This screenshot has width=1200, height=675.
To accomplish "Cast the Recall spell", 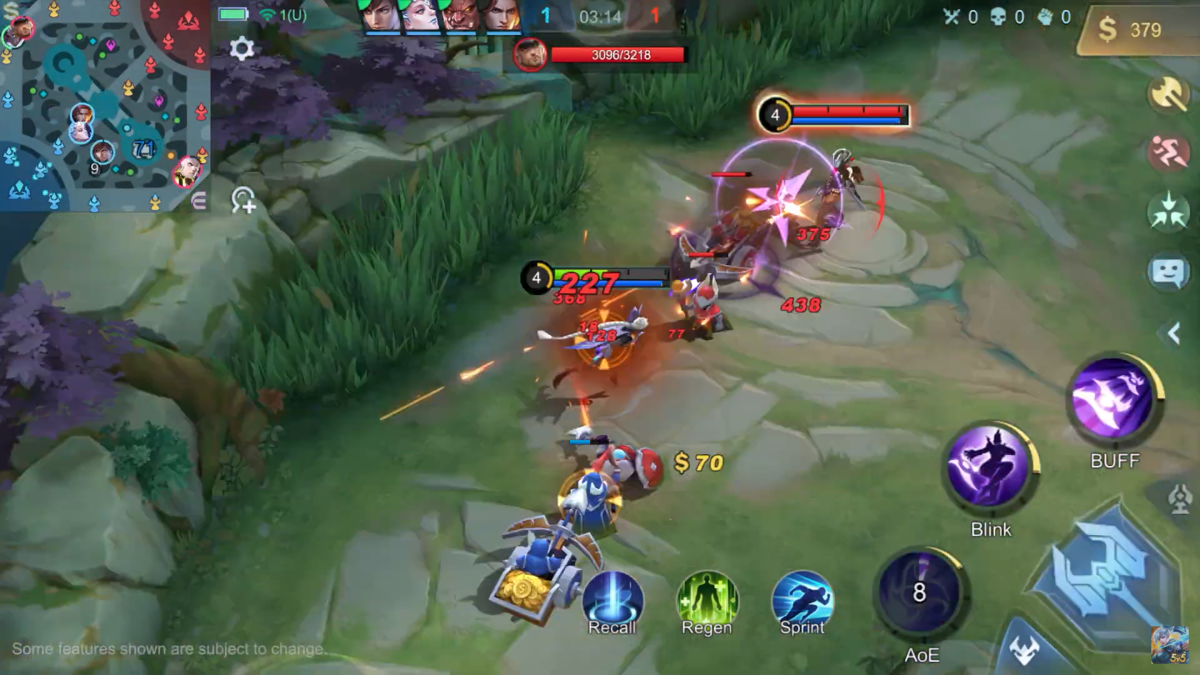I will [612, 601].
